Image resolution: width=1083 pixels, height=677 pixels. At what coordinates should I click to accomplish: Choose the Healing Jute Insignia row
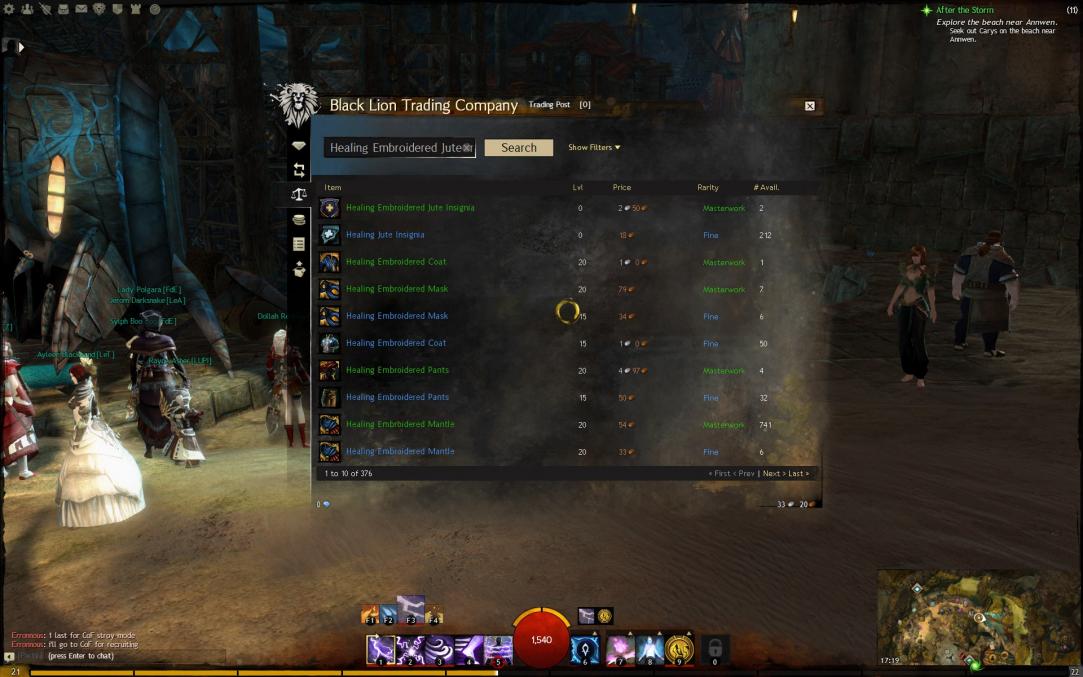pos(385,235)
